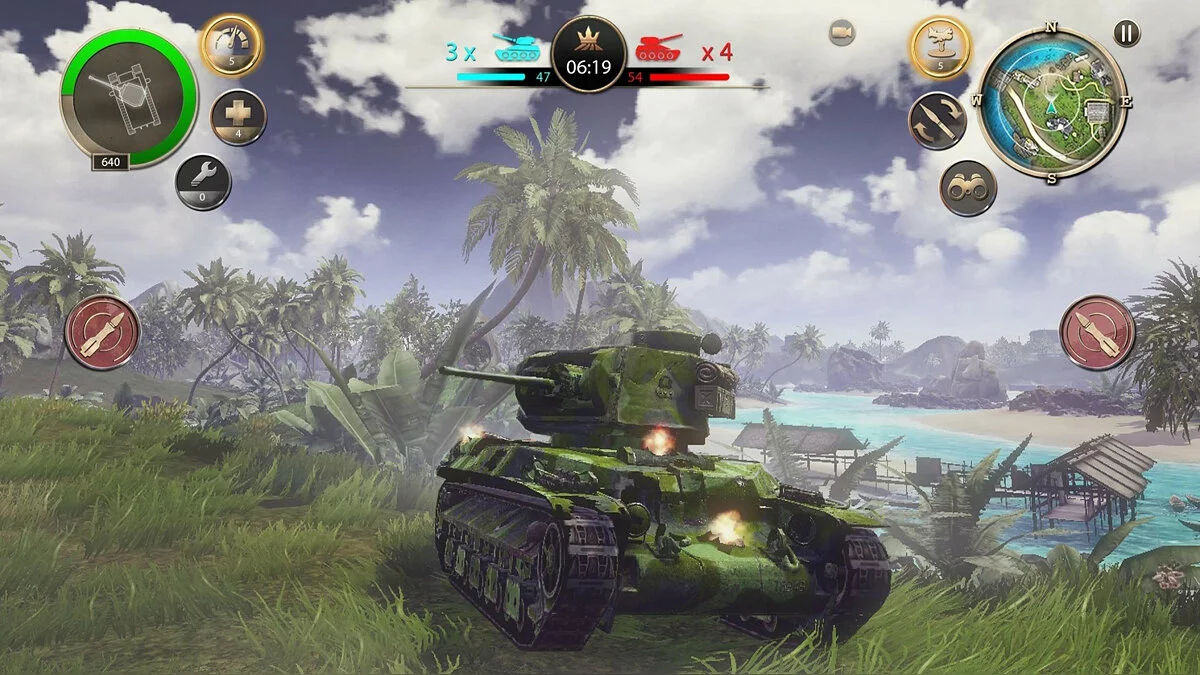Call in the airstrike plane ability
The height and width of the screenshot is (675, 1200).
(x=940, y=46)
